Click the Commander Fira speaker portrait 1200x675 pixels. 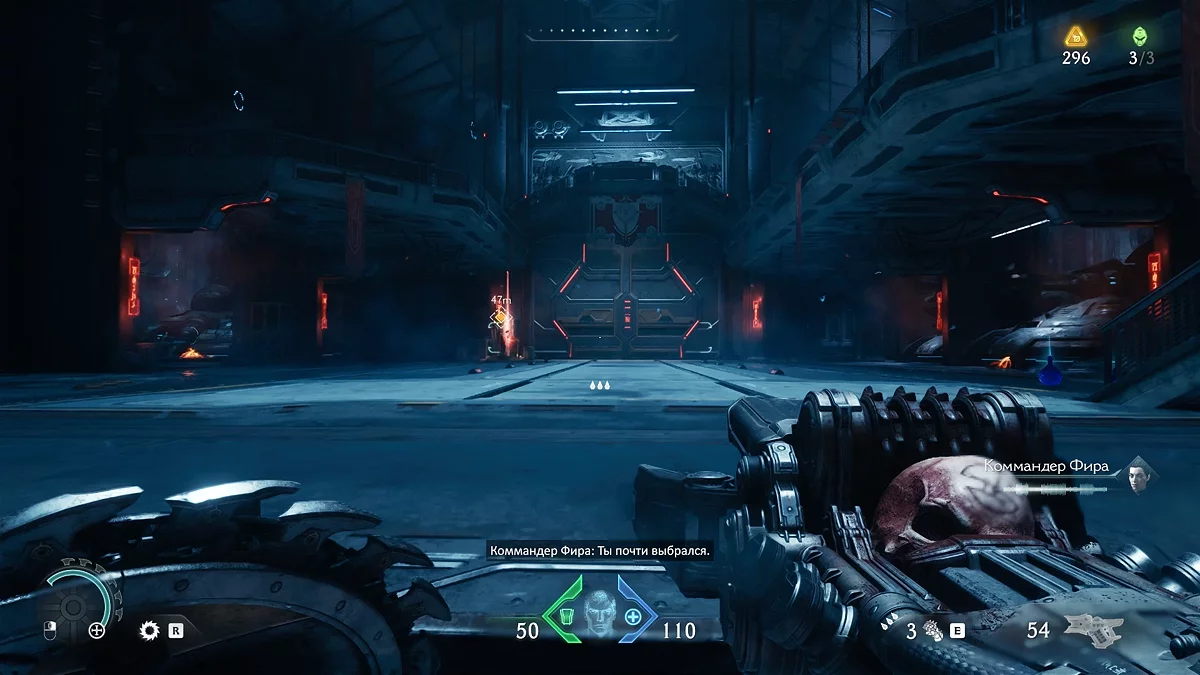click(1137, 476)
